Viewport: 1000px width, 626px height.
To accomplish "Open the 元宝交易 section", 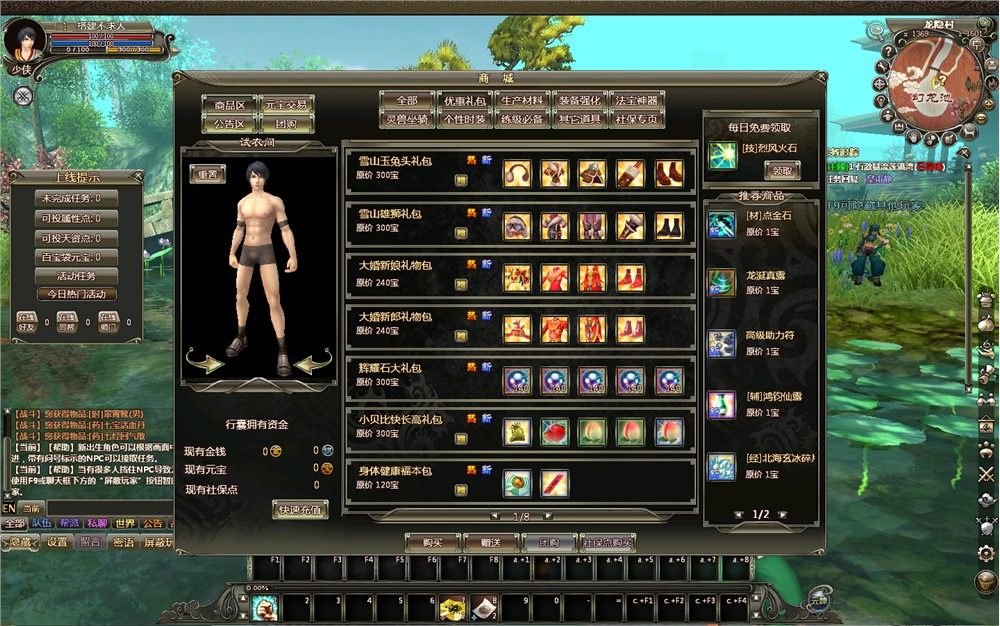I will pyautogui.click(x=286, y=105).
